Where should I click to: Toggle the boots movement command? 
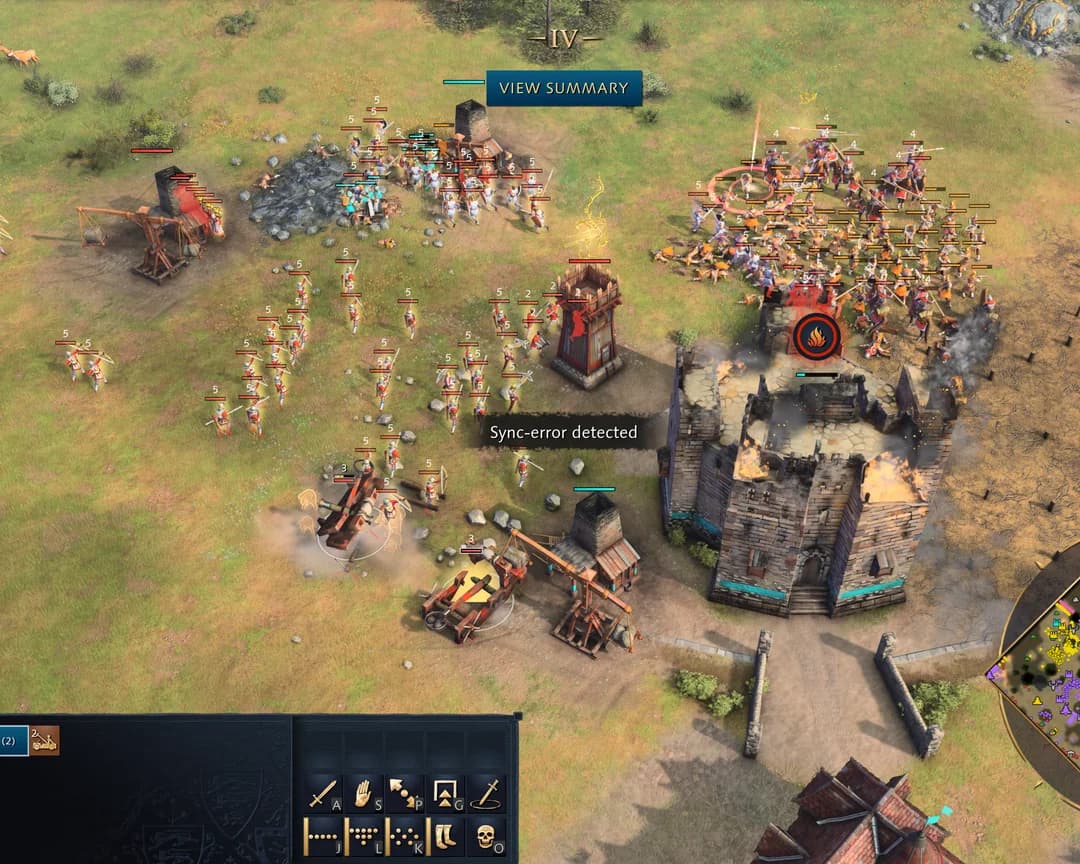(x=445, y=836)
